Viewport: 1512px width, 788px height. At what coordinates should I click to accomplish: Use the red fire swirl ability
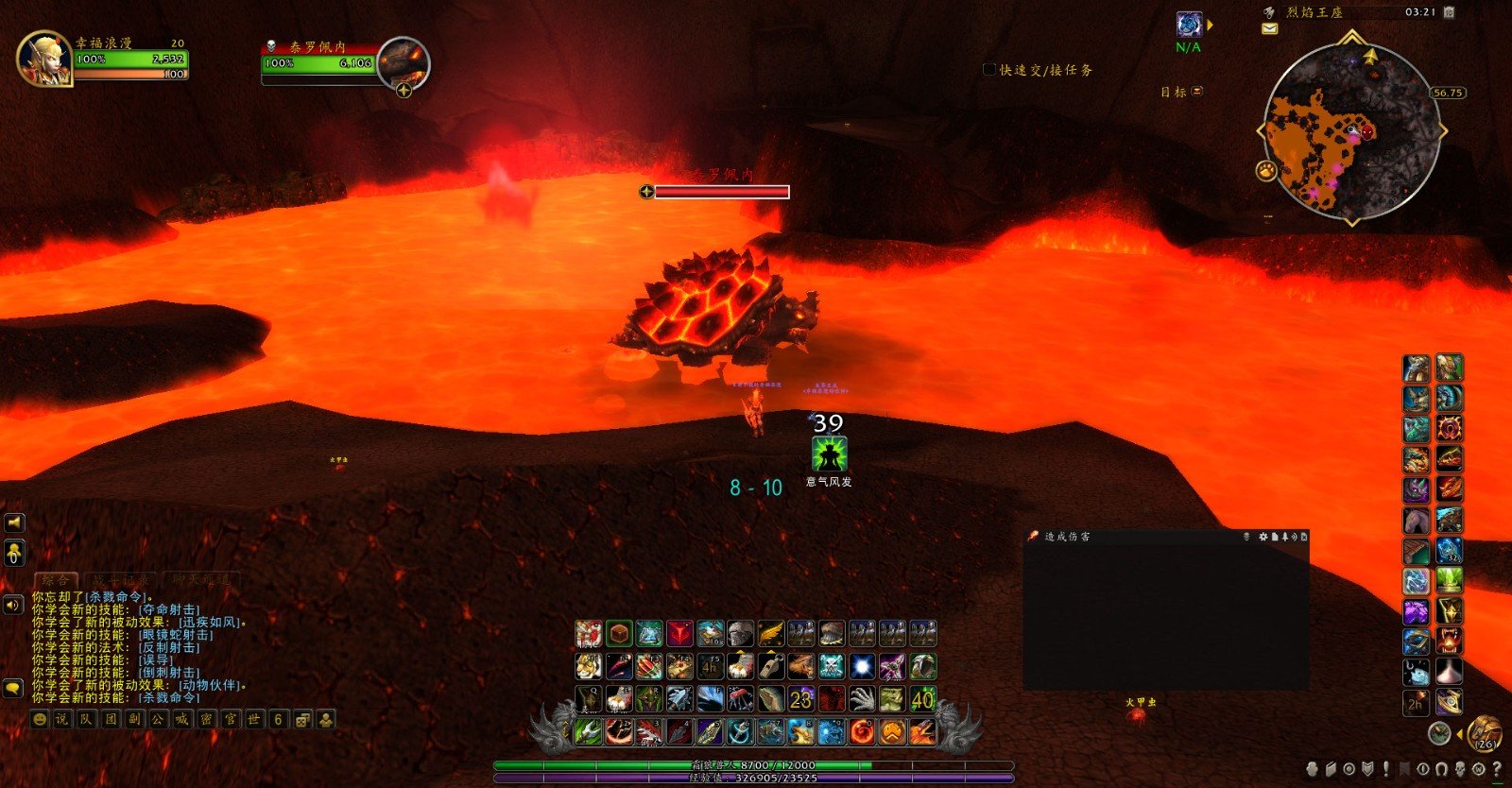coord(861,731)
